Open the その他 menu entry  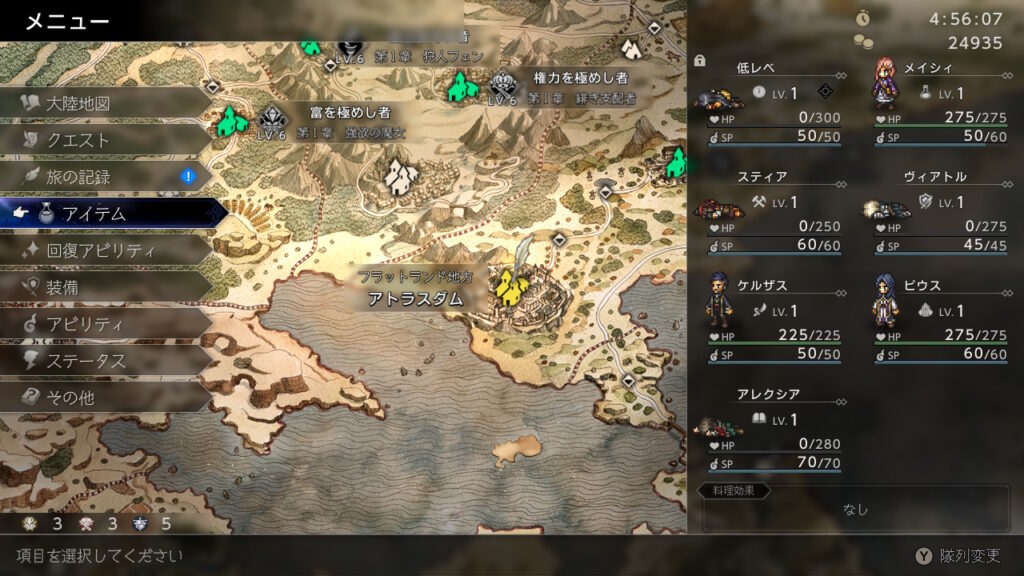(70, 398)
